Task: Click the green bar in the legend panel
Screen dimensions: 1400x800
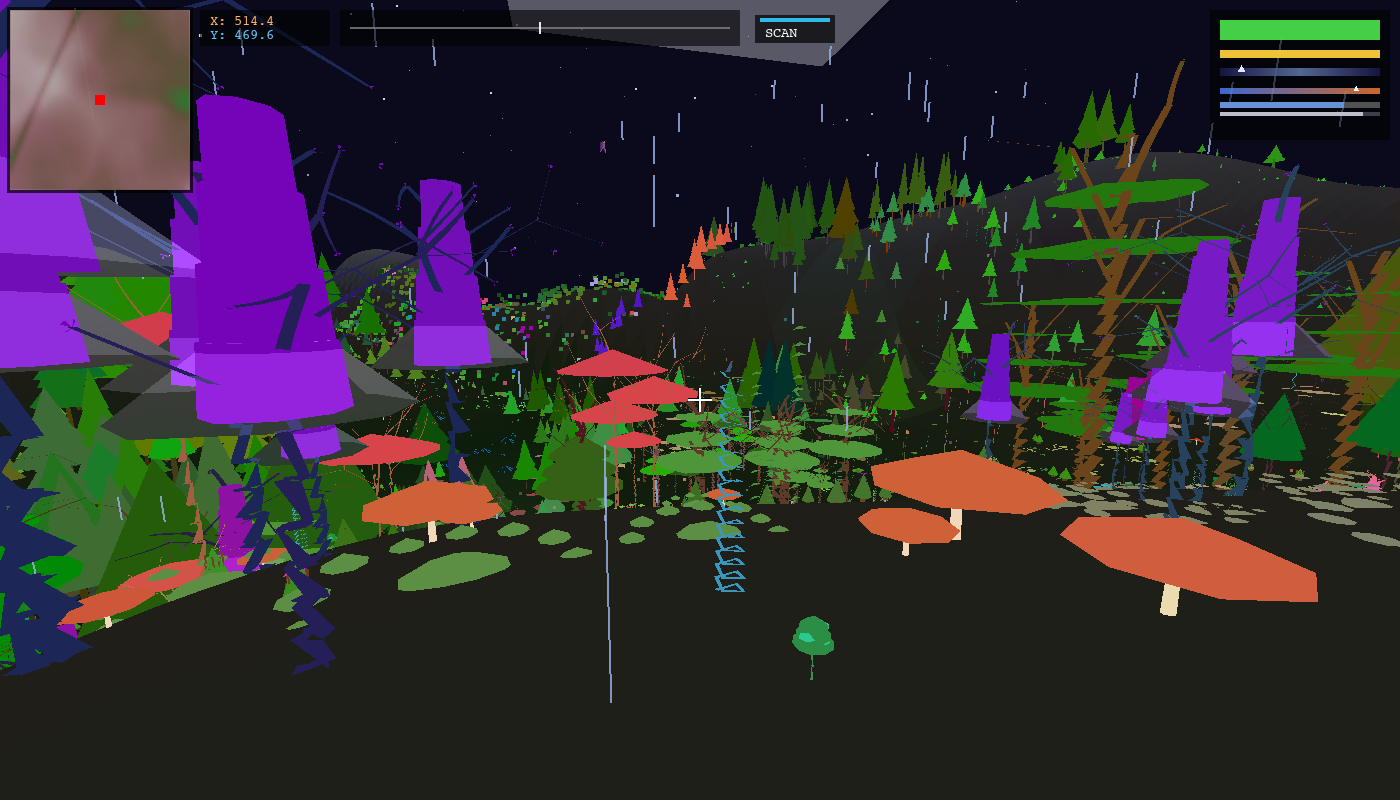Action: (1300, 29)
